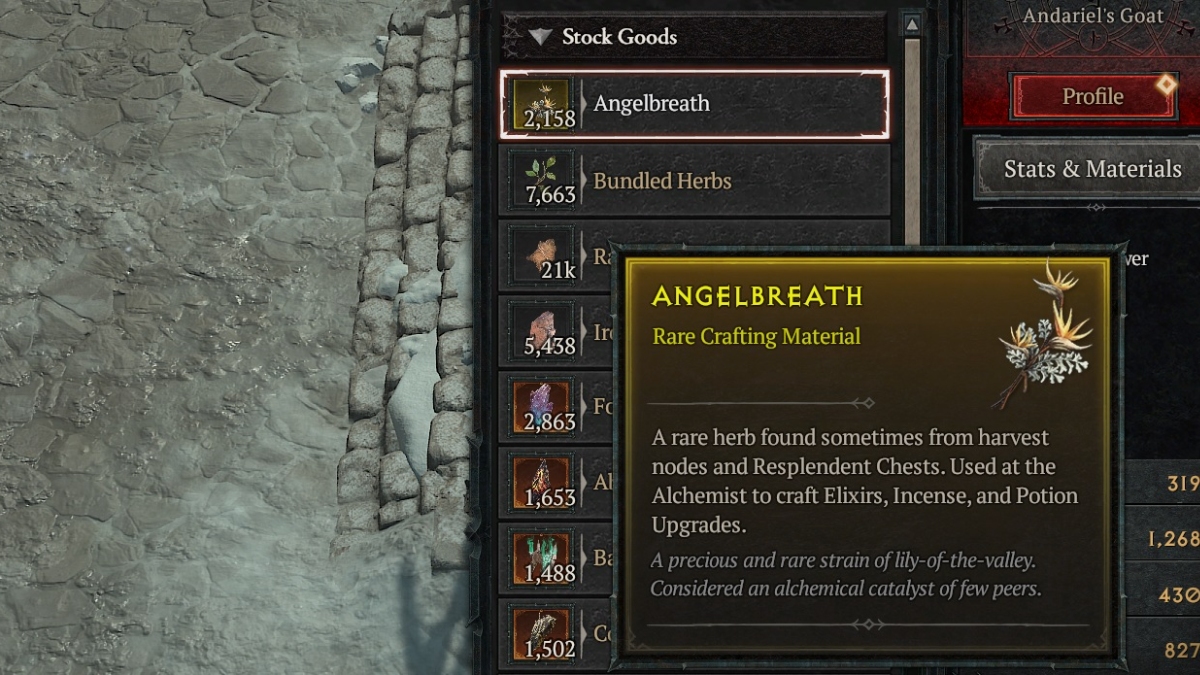Screen dimensions: 1200x675
Task: Click the scrollbar up arrow
Action: [x=912, y=23]
